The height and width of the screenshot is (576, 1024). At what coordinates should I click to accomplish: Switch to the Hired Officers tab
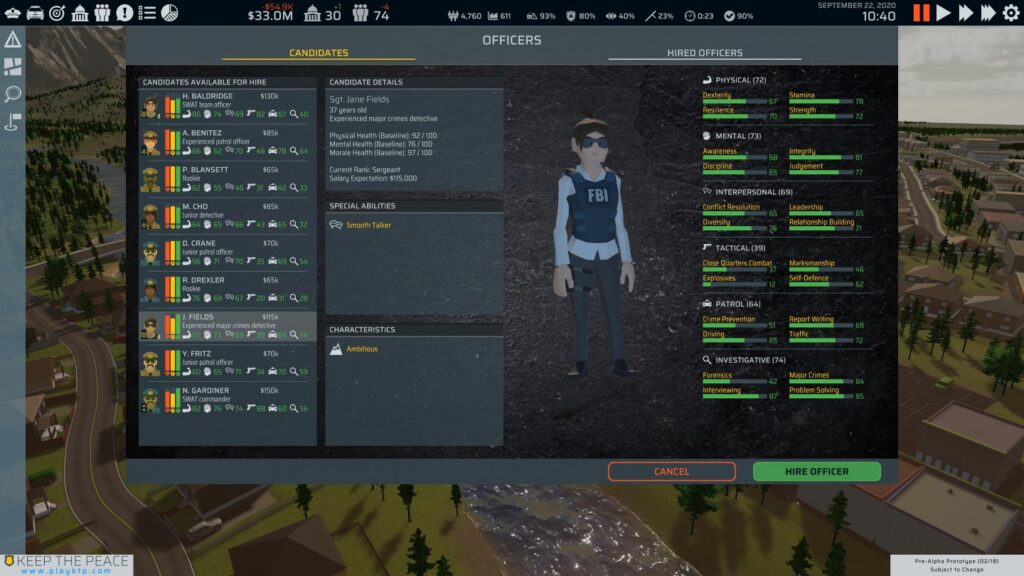(x=704, y=53)
